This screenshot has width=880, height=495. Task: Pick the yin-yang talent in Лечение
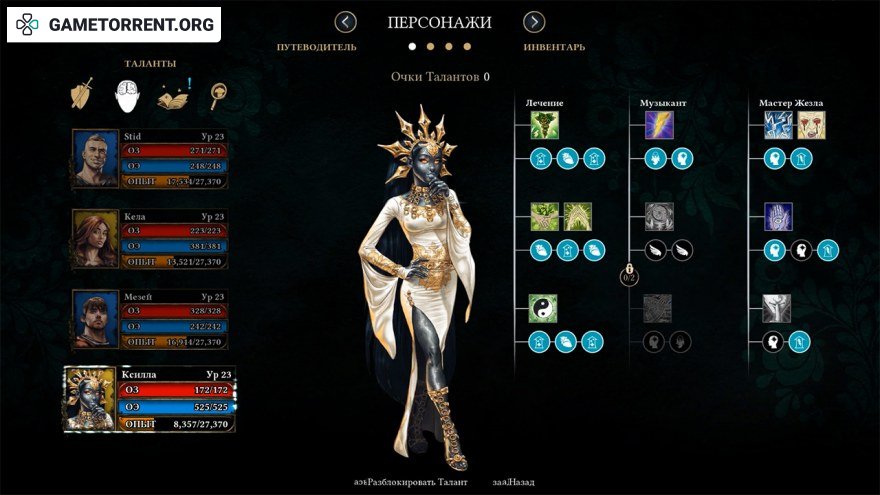click(544, 308)
